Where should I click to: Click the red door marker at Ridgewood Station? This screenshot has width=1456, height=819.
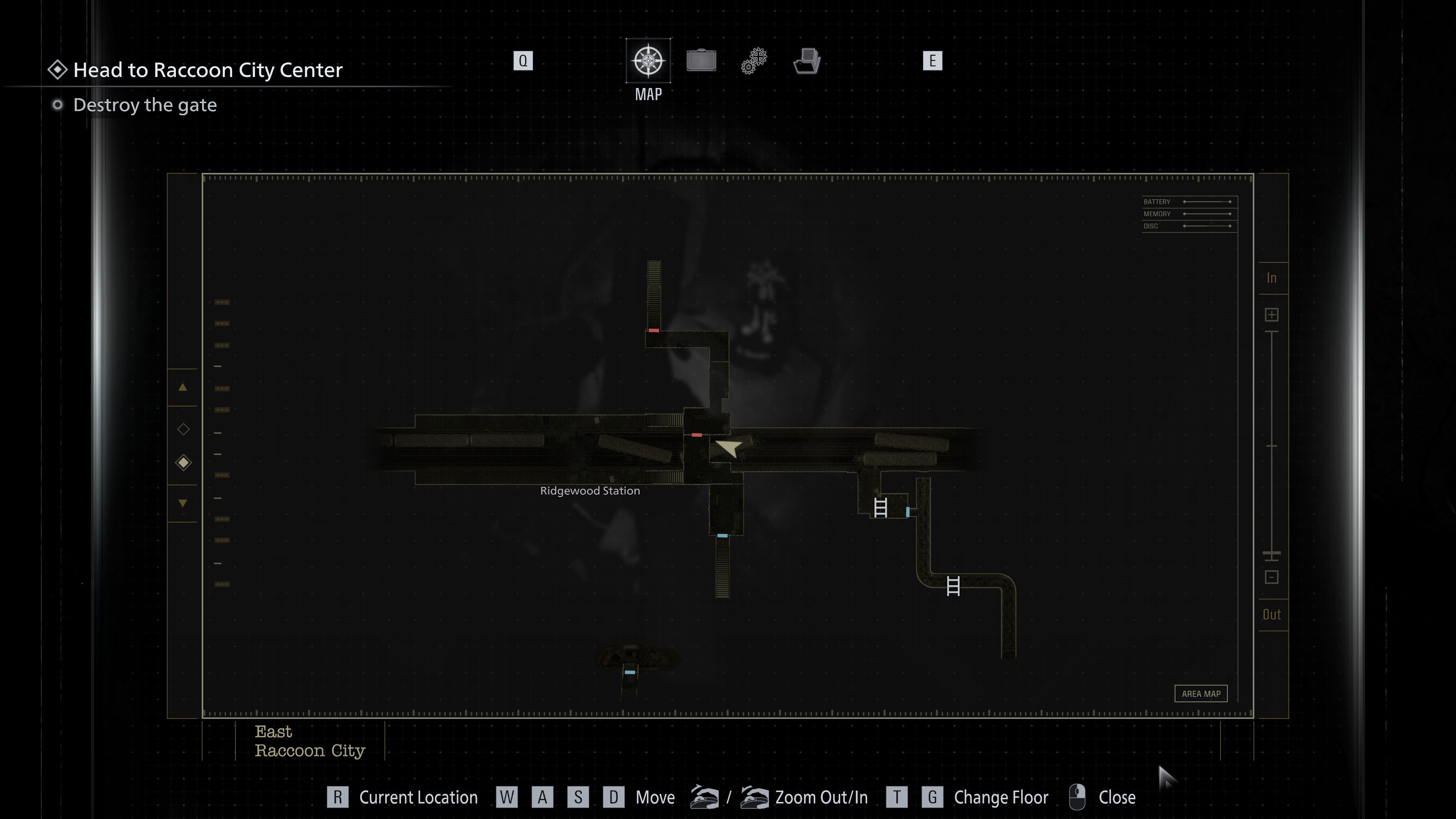(x=697, y=435)
